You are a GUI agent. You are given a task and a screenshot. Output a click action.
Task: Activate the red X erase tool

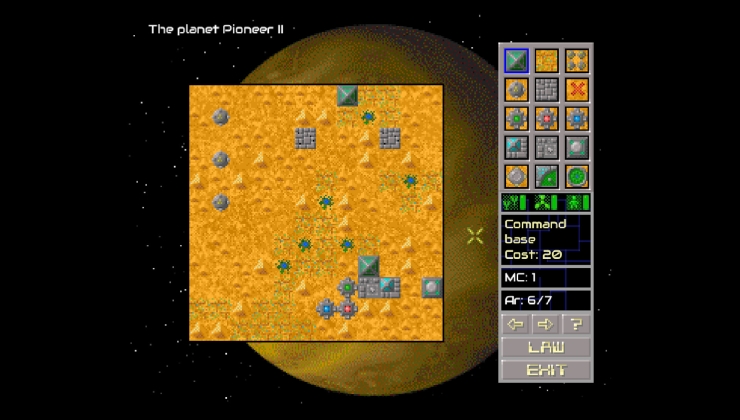[x=576, y=90]
